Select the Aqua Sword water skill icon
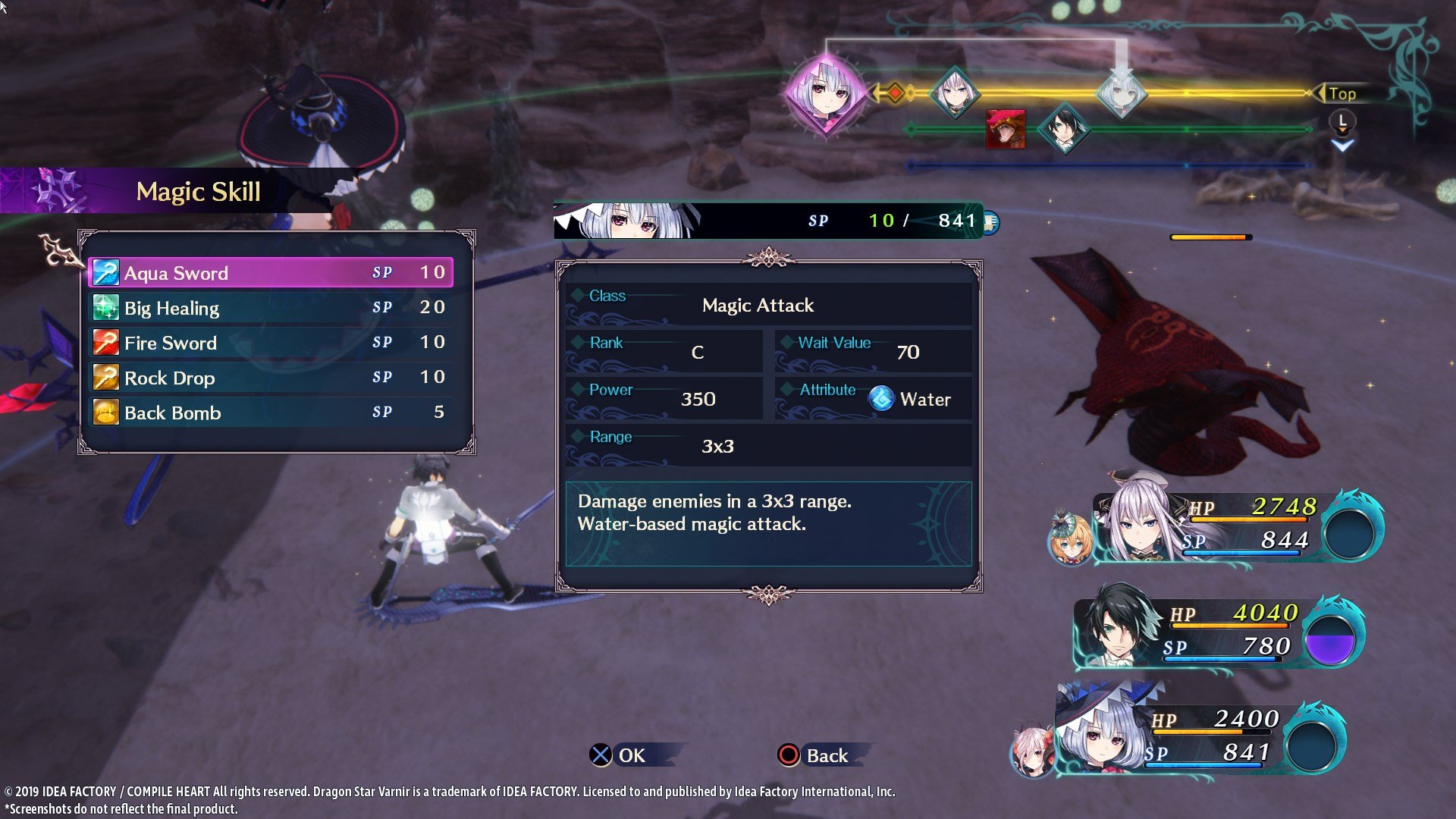Viewport: 1456px width, 819px height. [106, 271]
